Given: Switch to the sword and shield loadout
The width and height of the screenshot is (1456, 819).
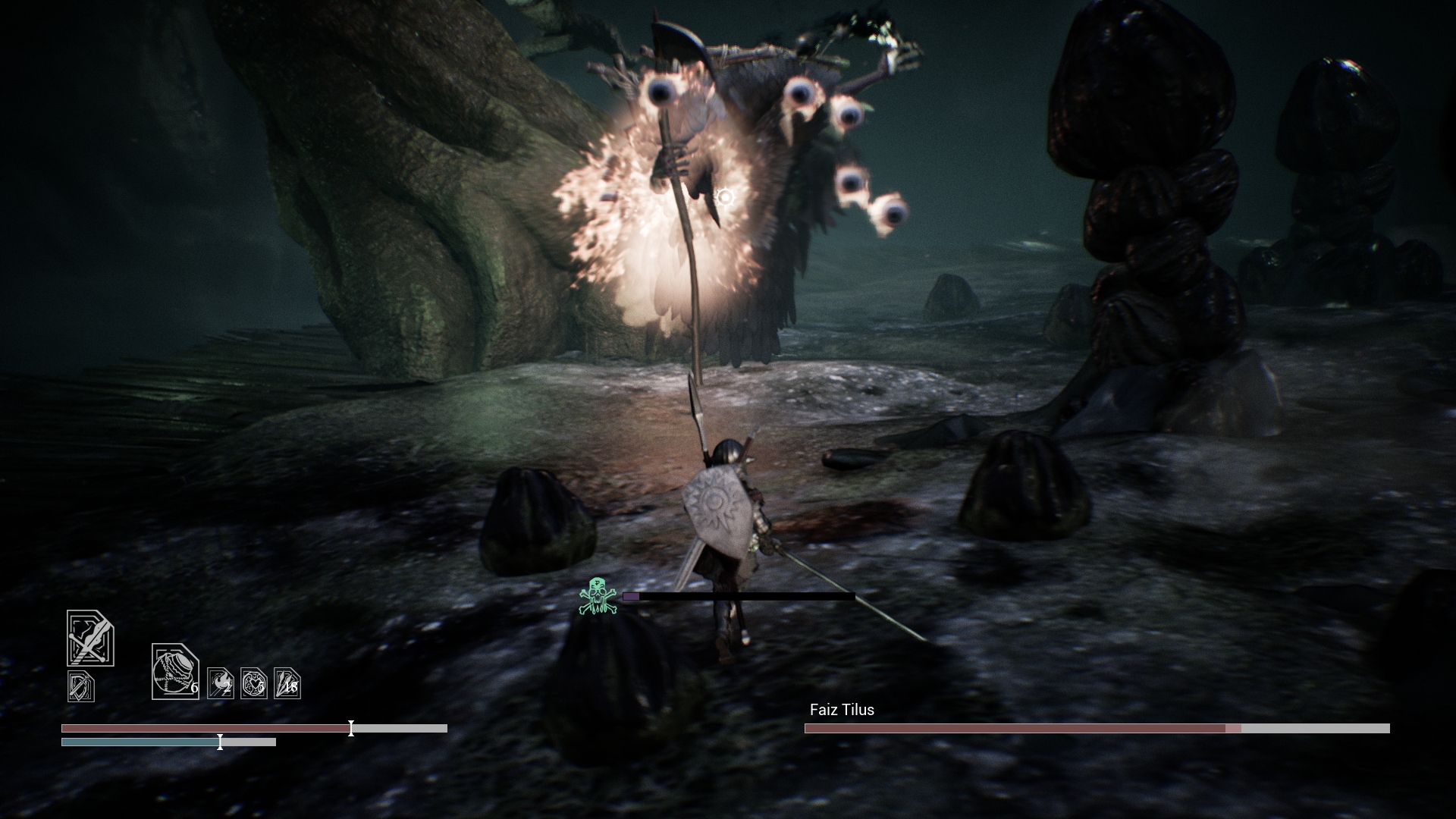Looking at the screenshot, I should click(x=81, y=686).
